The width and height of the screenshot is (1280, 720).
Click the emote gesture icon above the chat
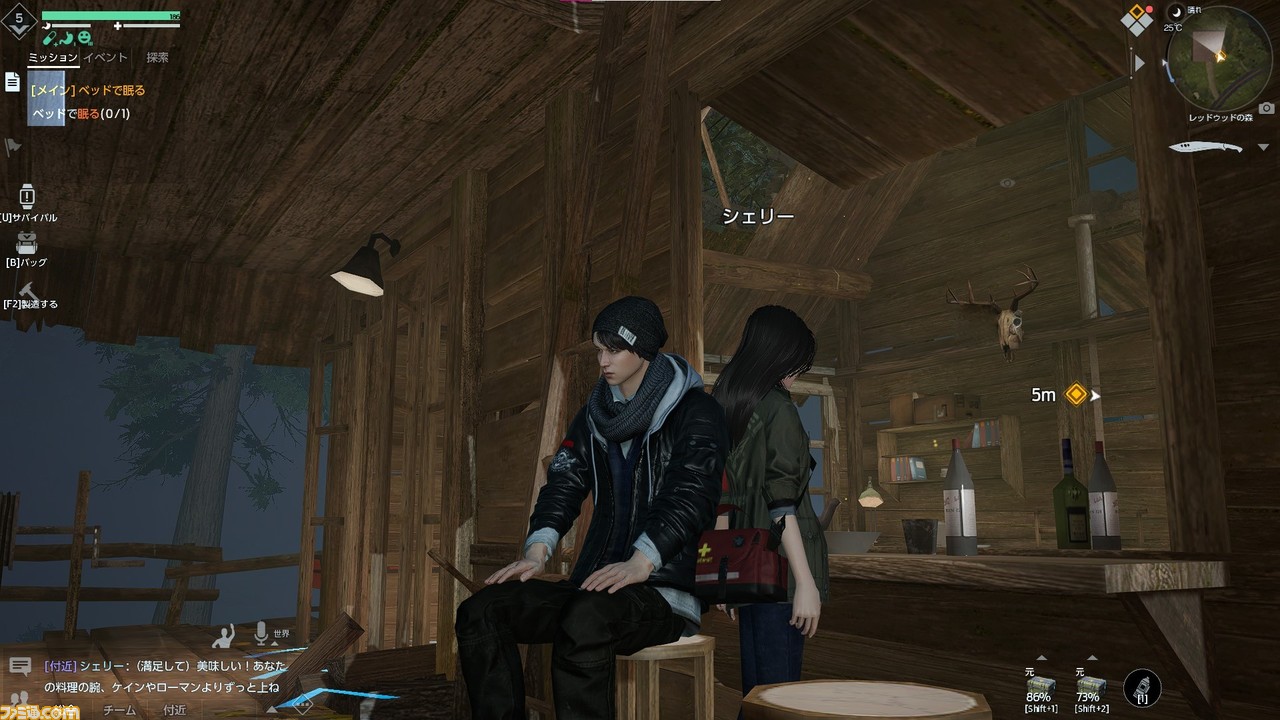(224, 636)
